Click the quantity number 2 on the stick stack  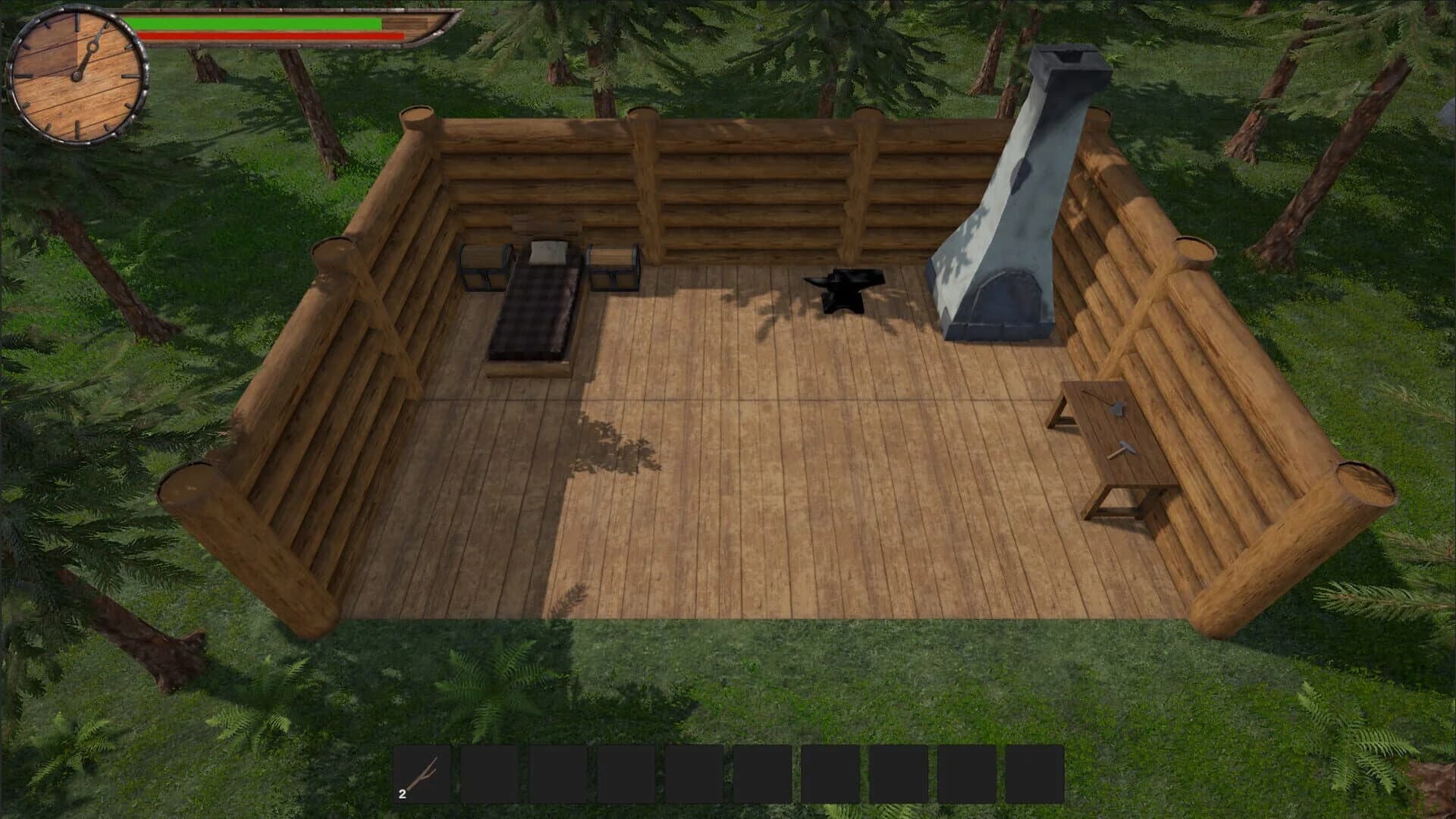402,795
